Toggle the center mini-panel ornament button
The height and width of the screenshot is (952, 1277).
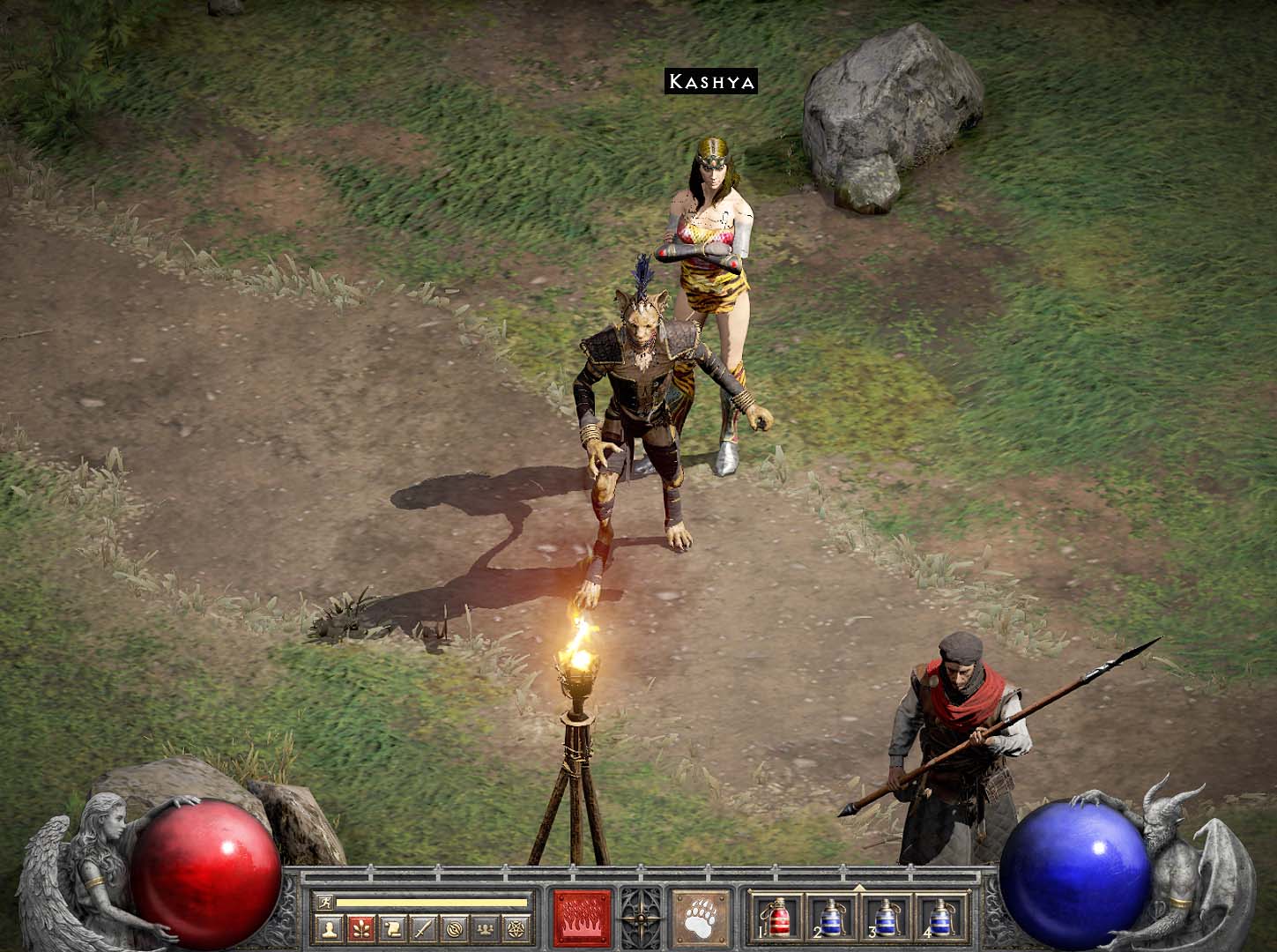pos(641,917)
